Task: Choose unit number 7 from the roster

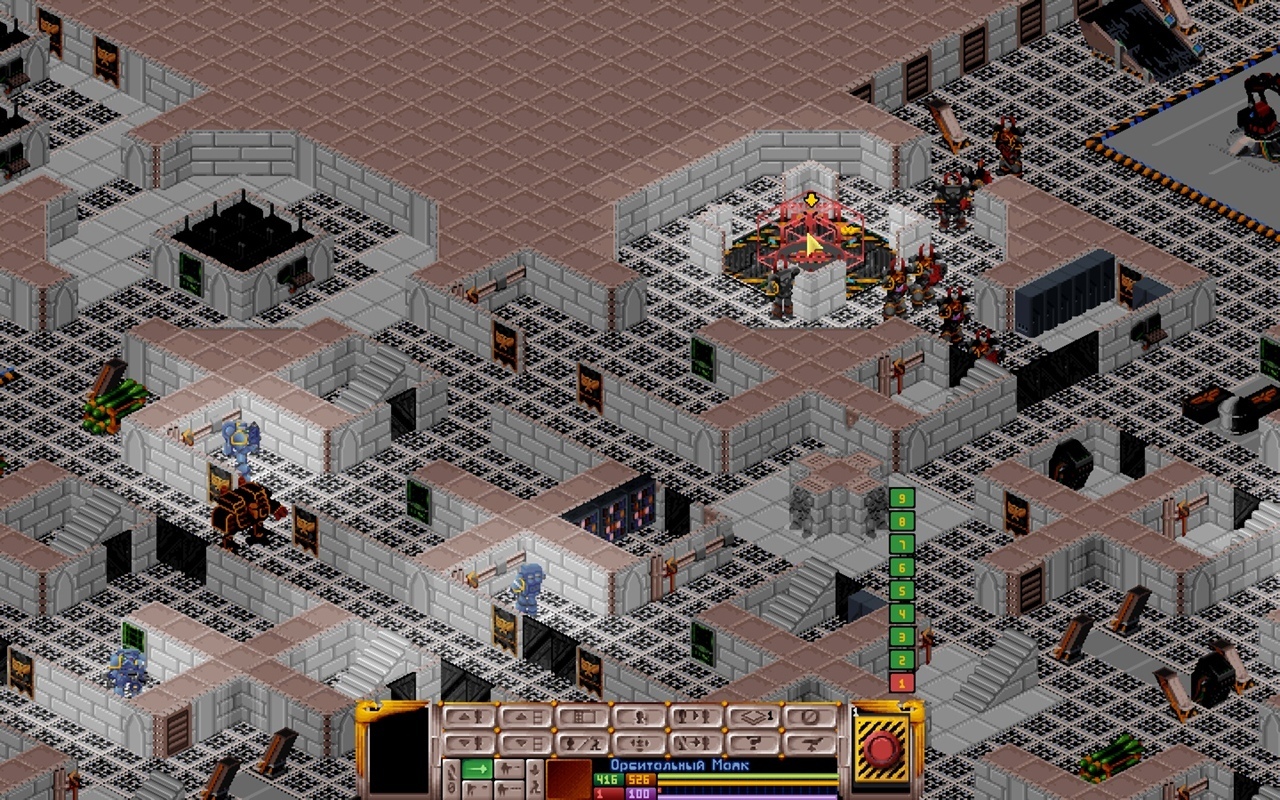Action: (x=902, y=545)
